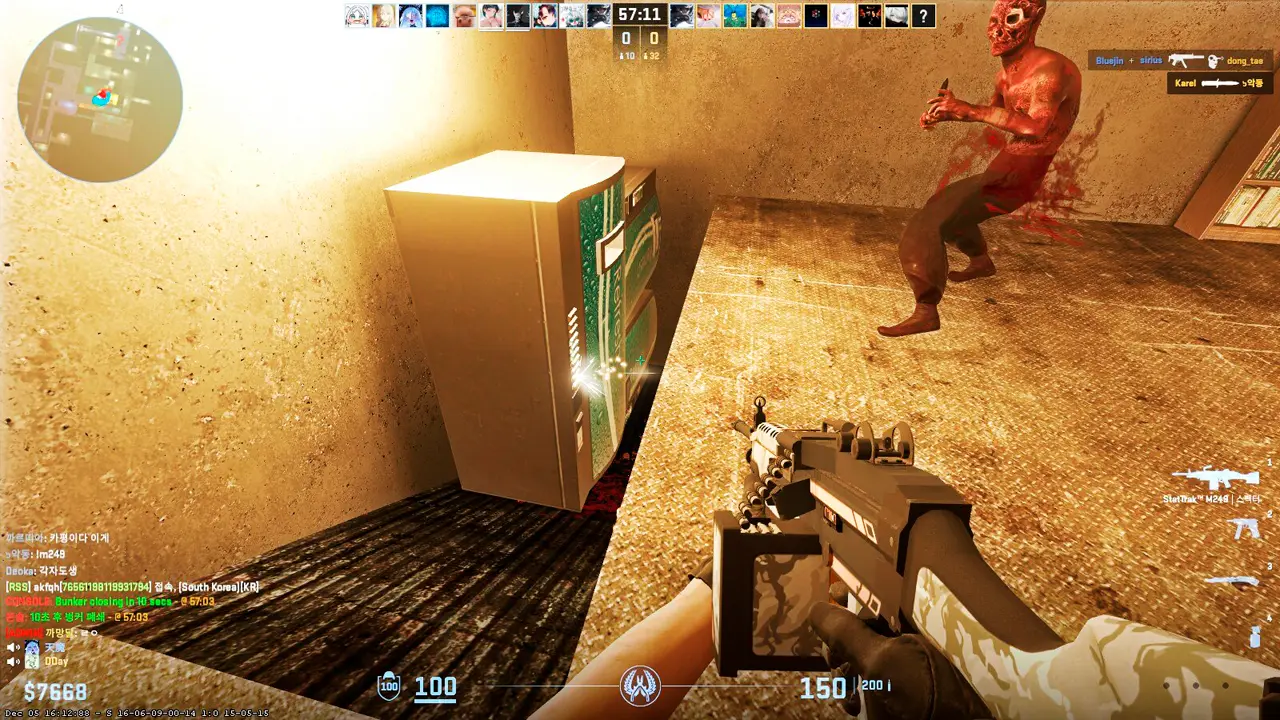Click the question mark player avatar
1280x720 pixels.
(923, 15)
